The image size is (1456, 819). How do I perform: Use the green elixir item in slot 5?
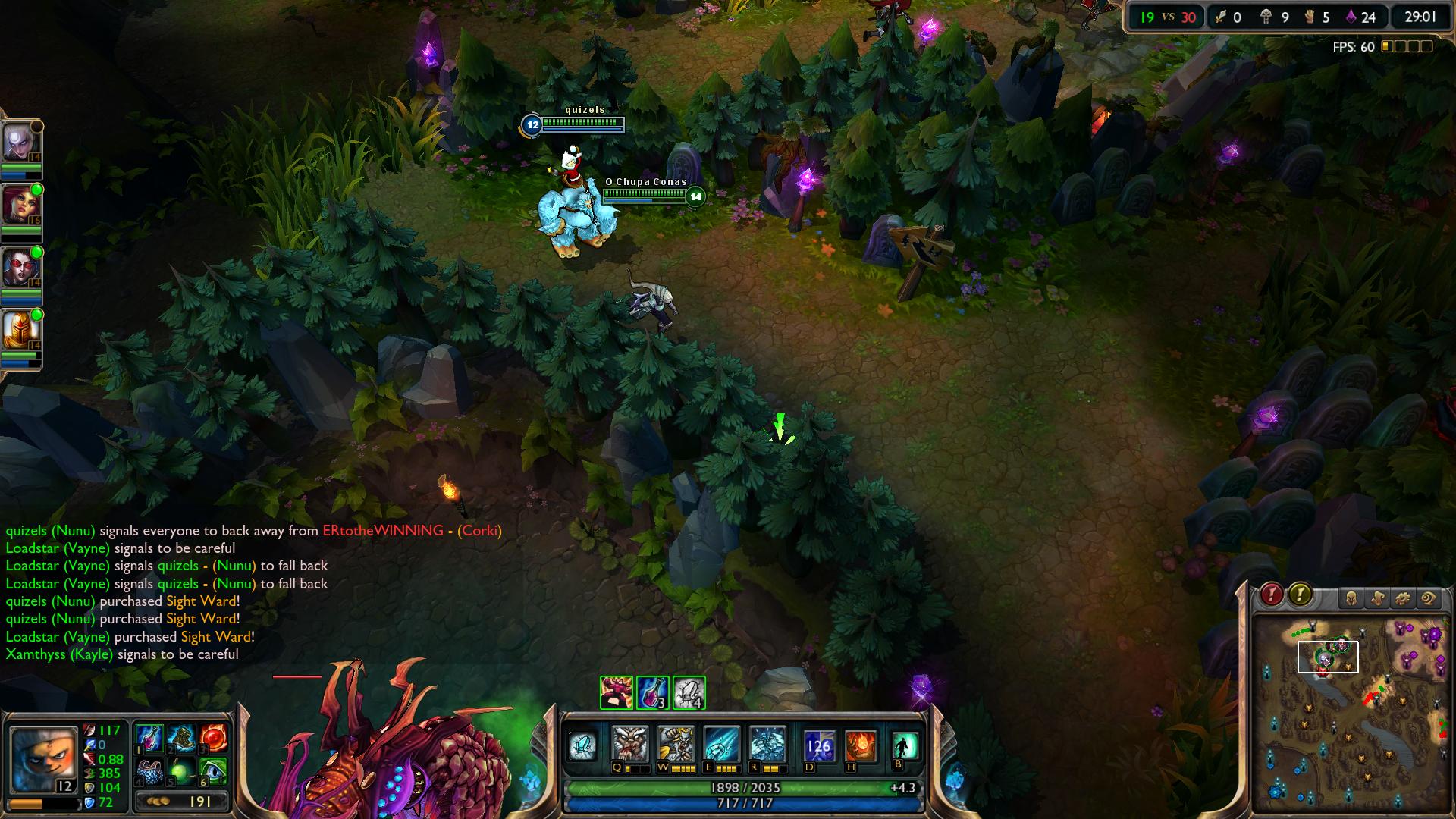click(182, 771)
